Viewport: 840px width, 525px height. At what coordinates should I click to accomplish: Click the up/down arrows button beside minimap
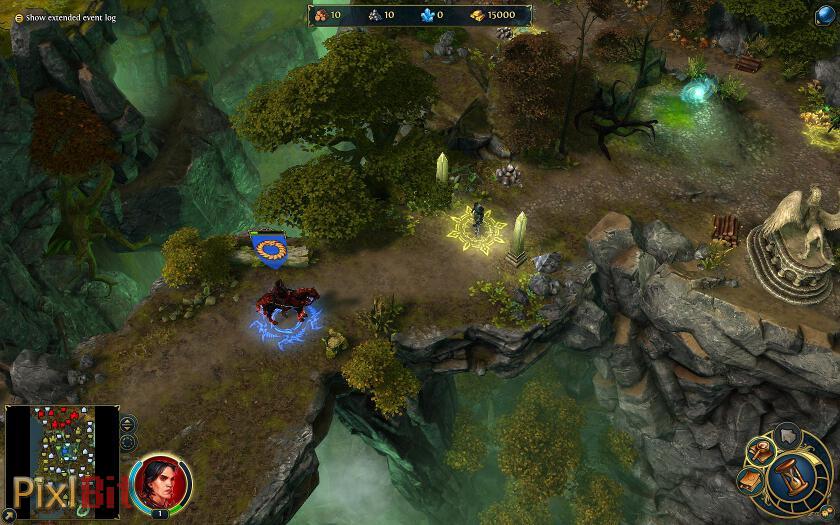(x=129, y=423)
